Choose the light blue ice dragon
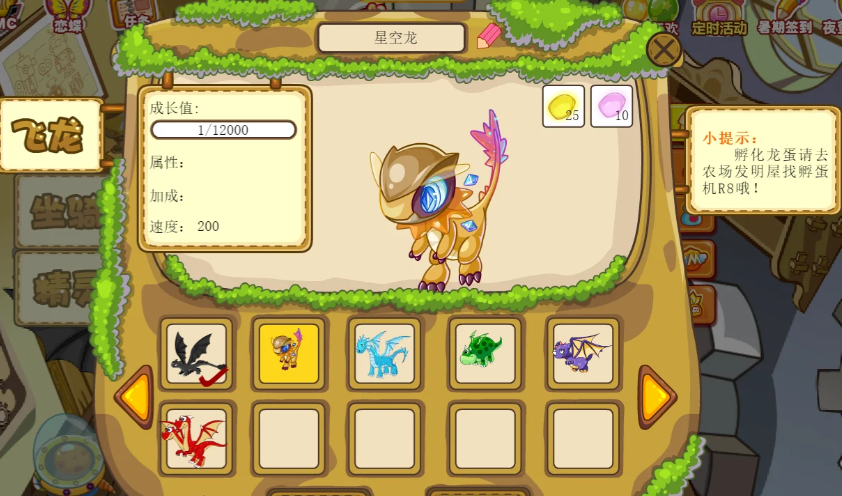 coord(385,354)
